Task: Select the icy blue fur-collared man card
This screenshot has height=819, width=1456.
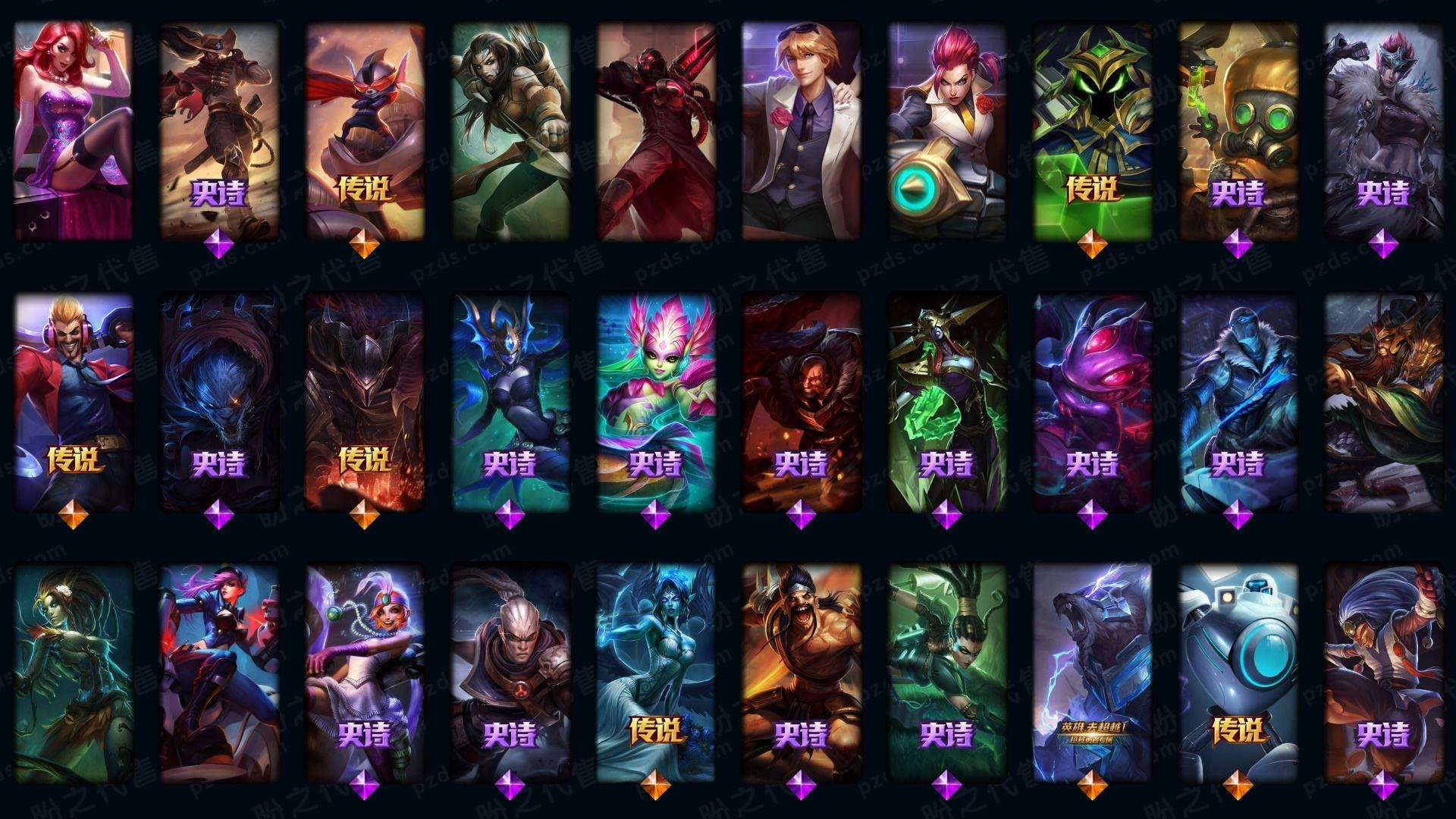Action: coord(1238,402)
